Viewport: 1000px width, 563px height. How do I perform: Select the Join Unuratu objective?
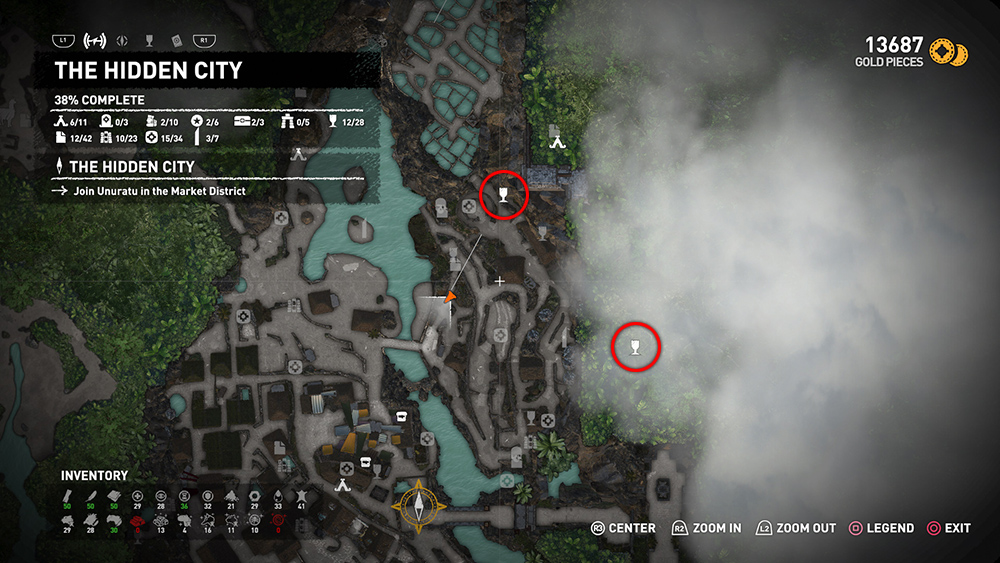[159, 191]
